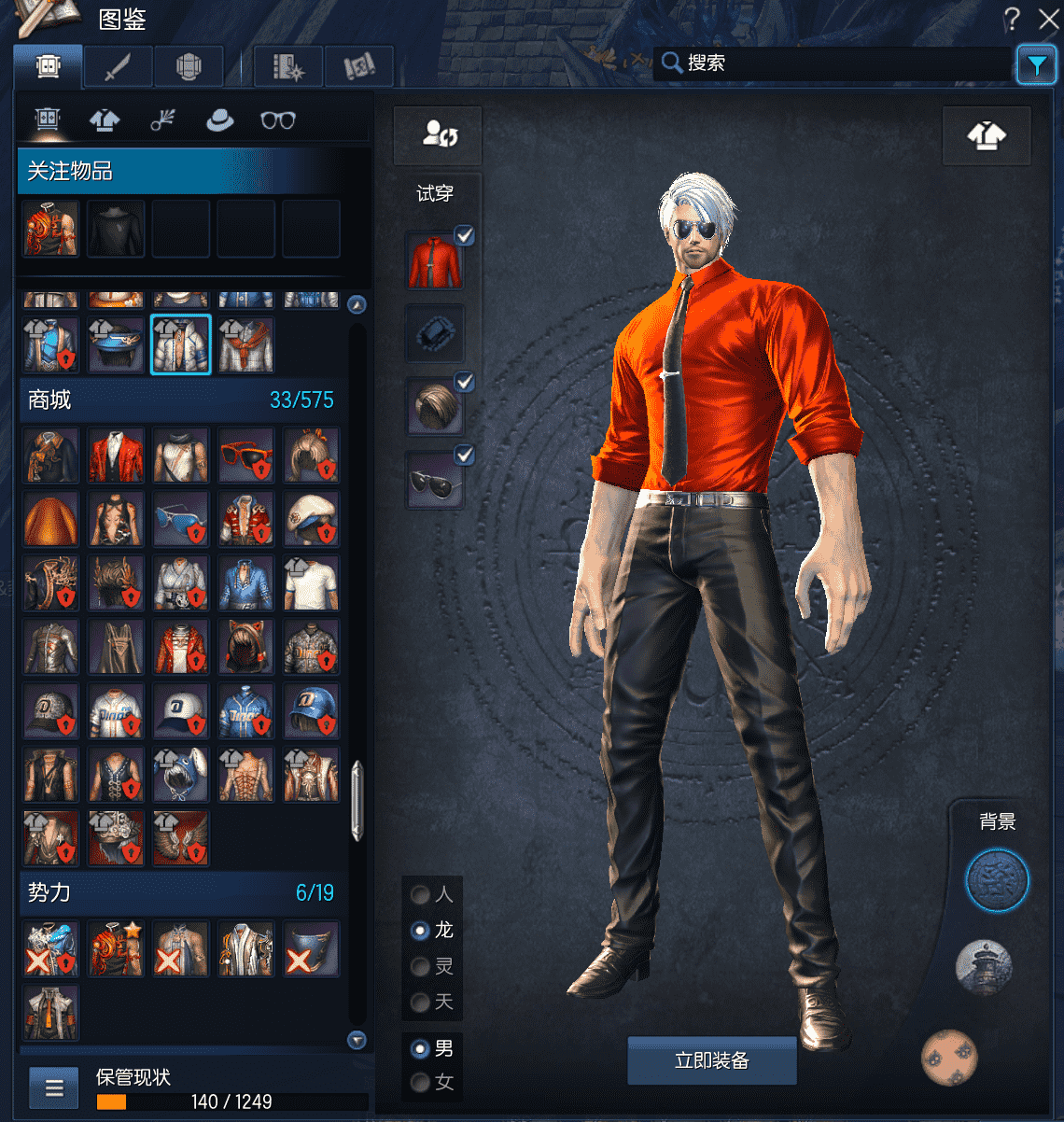The image size is (1064, 1122).
Task: Uncheck the sunglasses try-on slot
Action: click(464, 455)
